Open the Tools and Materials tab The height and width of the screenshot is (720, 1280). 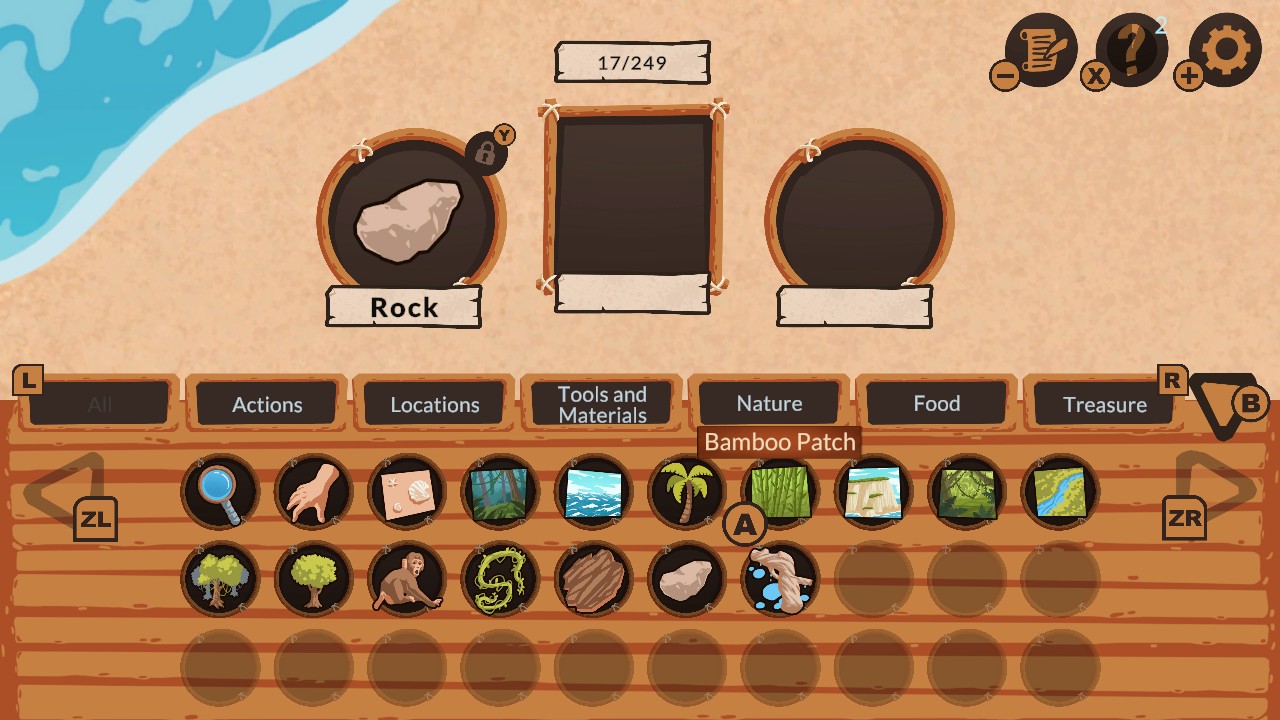(602, 403)
